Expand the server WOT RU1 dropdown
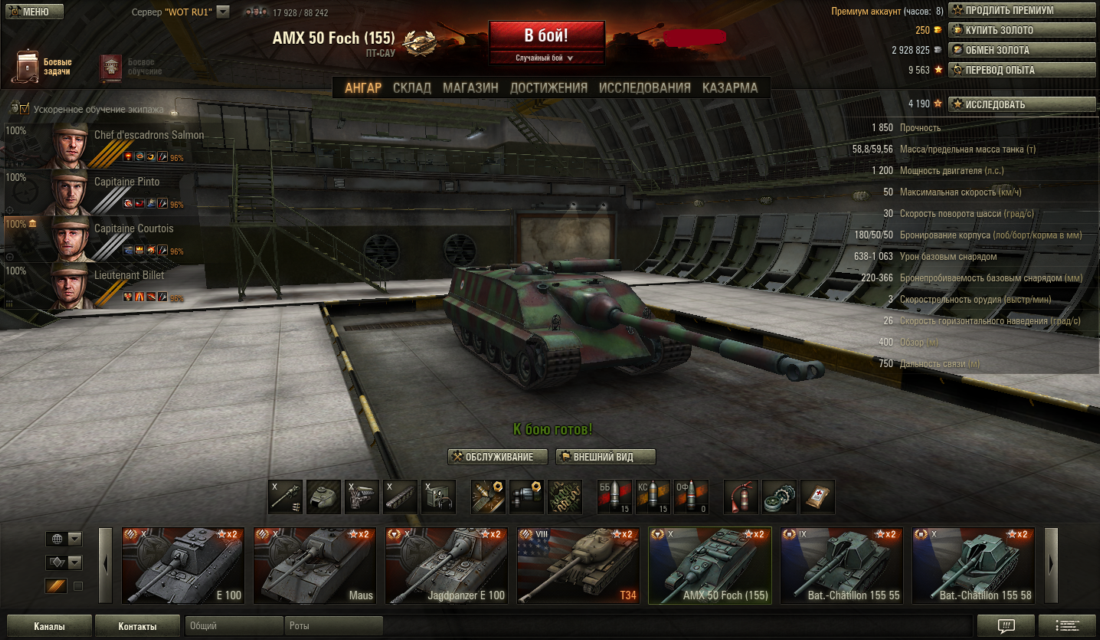1100x640 pixels. click(223, 12)
